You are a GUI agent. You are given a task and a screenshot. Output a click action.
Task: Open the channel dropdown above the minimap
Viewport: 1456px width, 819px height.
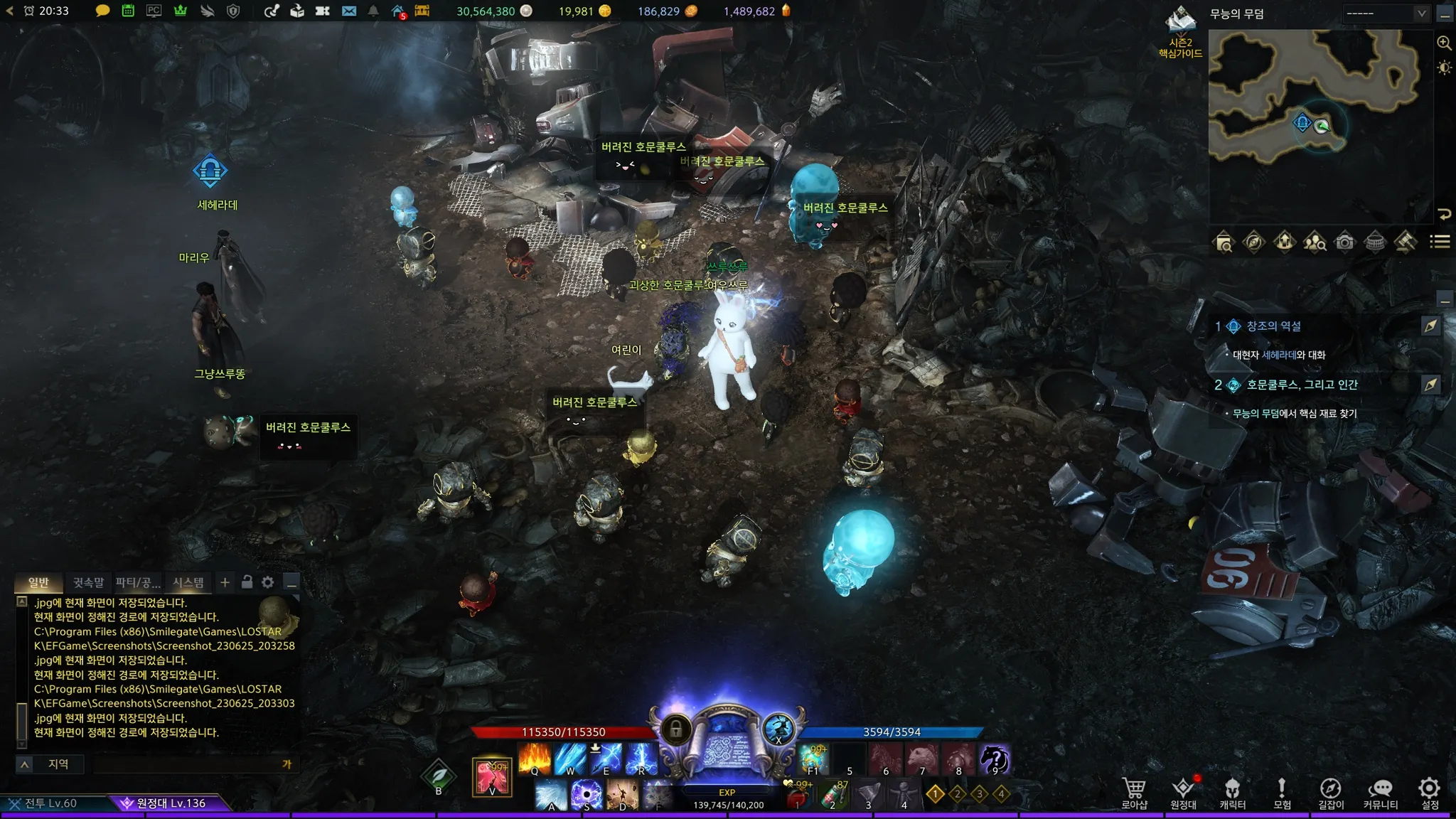click(x=1386, y=13)
